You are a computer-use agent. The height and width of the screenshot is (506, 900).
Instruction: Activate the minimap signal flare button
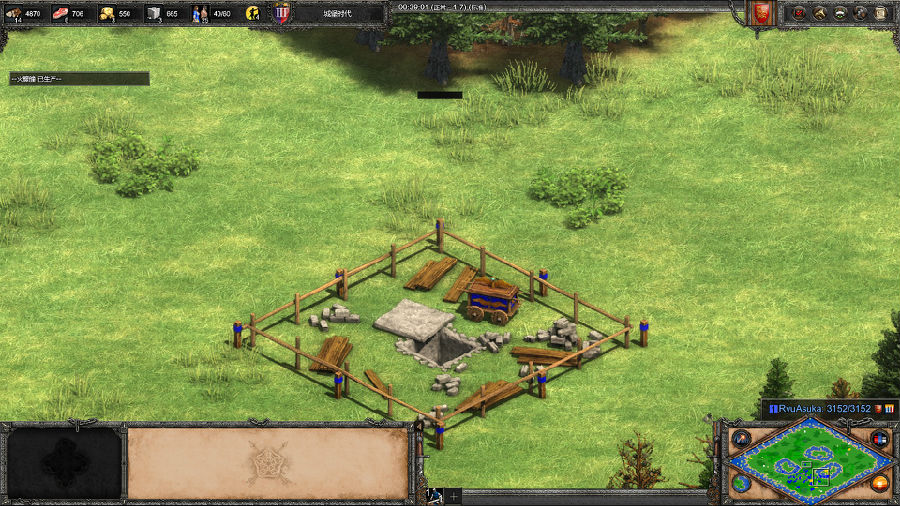pyautogui.click(x=741, y=439)
